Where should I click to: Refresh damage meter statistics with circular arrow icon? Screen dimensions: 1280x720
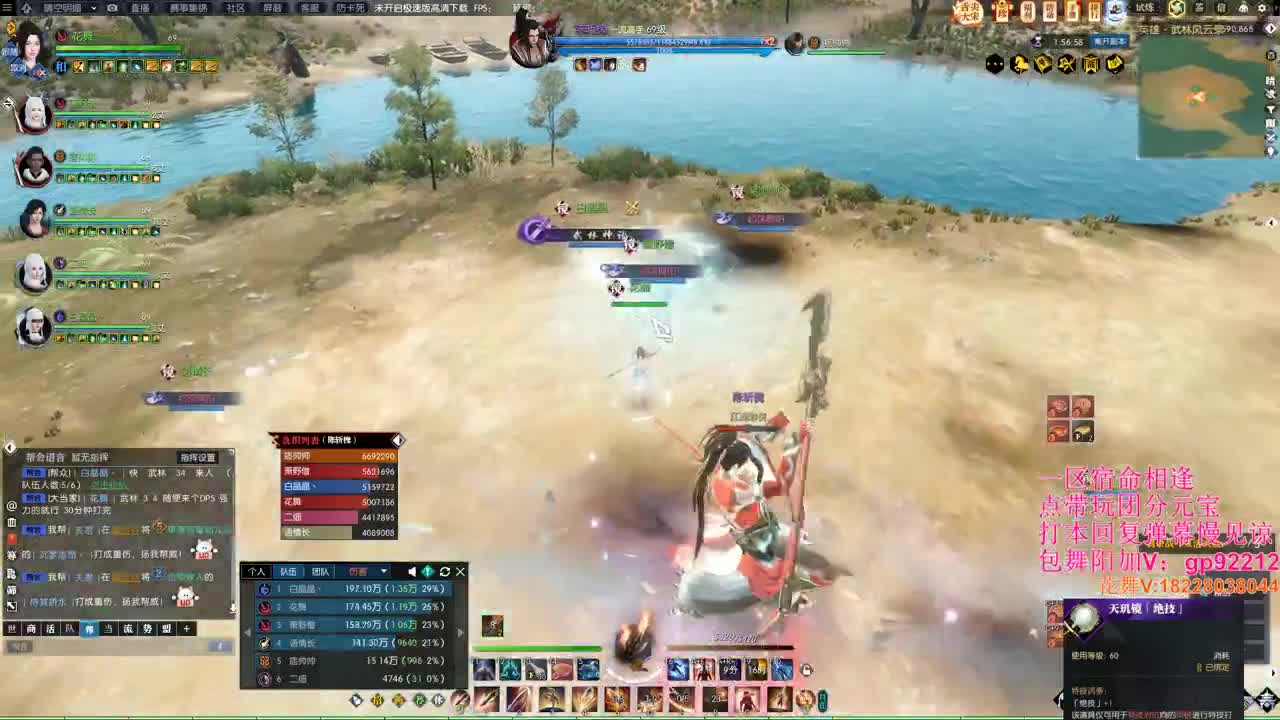point(444,571)
